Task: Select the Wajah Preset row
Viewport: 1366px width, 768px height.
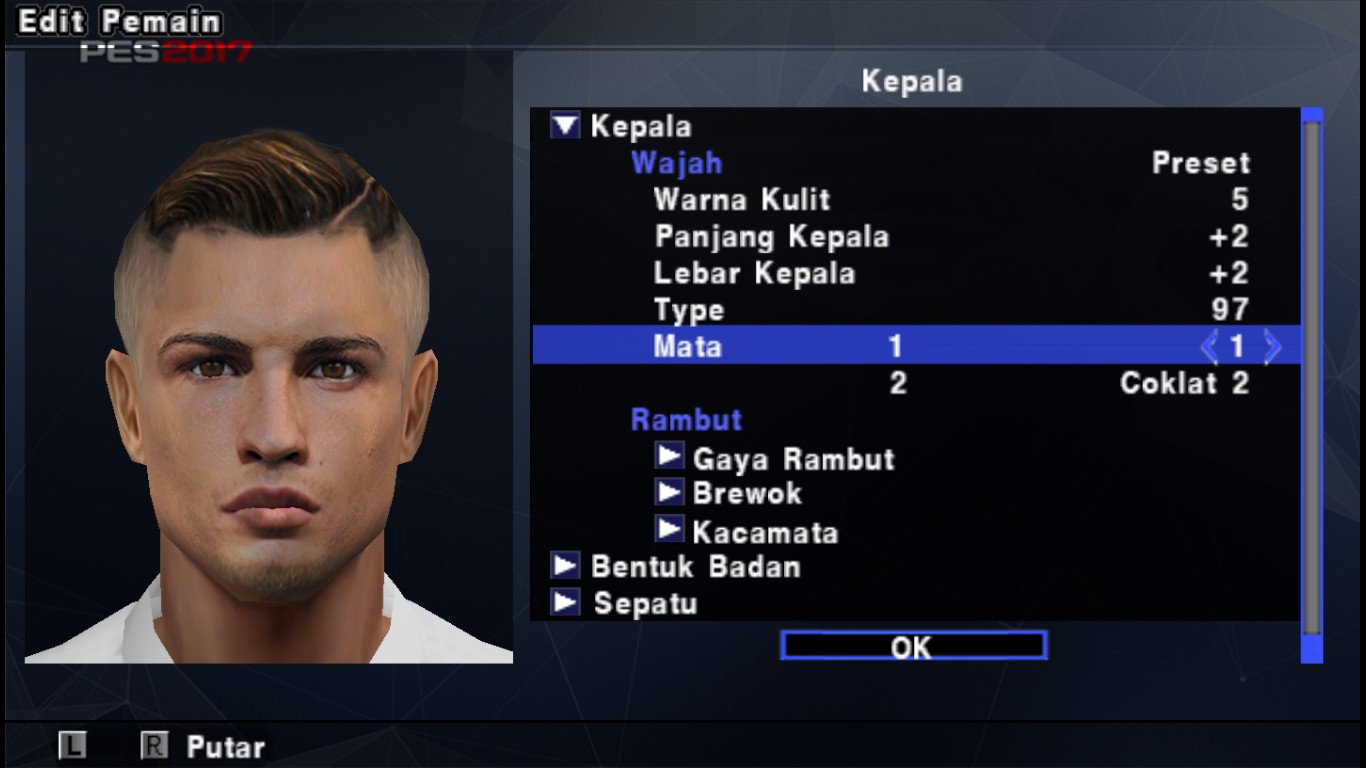Action: click(x=915, y=163)
